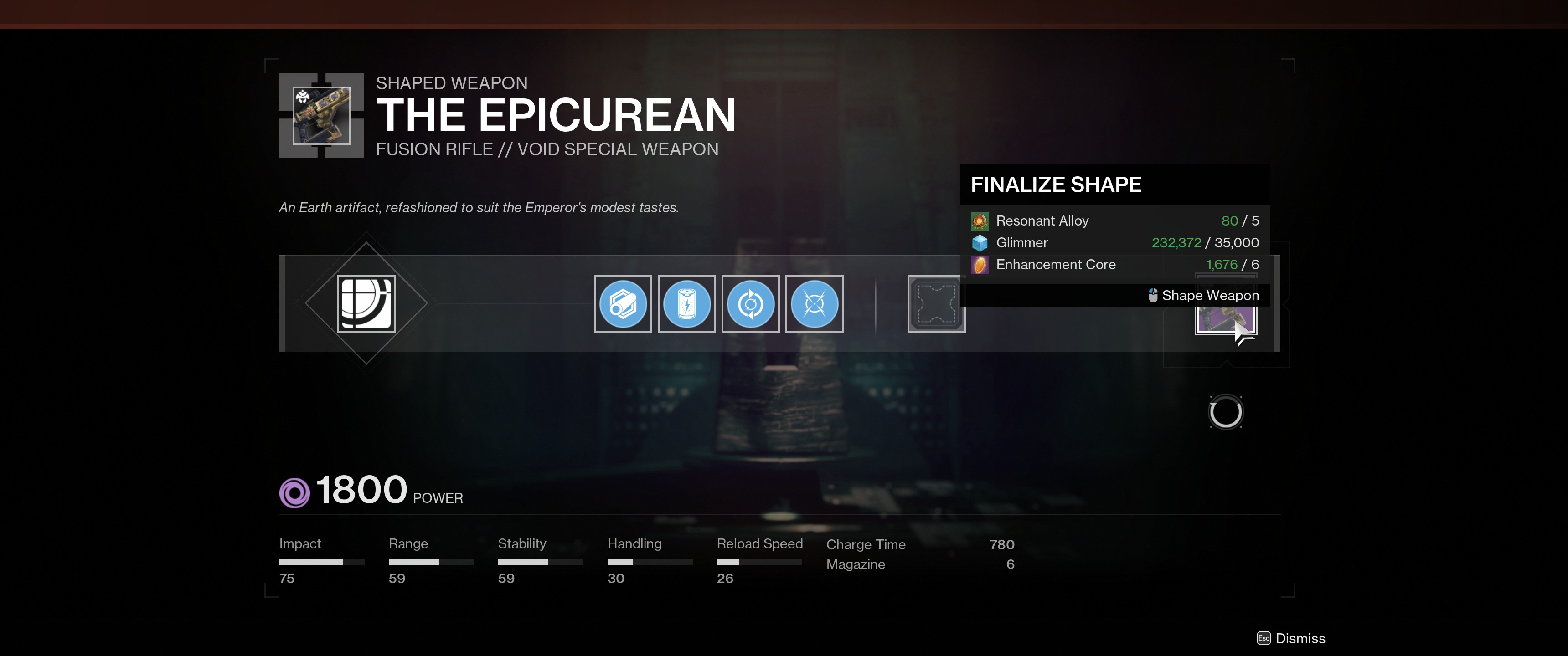1568x656 pixels.
Task: Pick the circular arrows trait perk
Action: (x=750, y=304)
